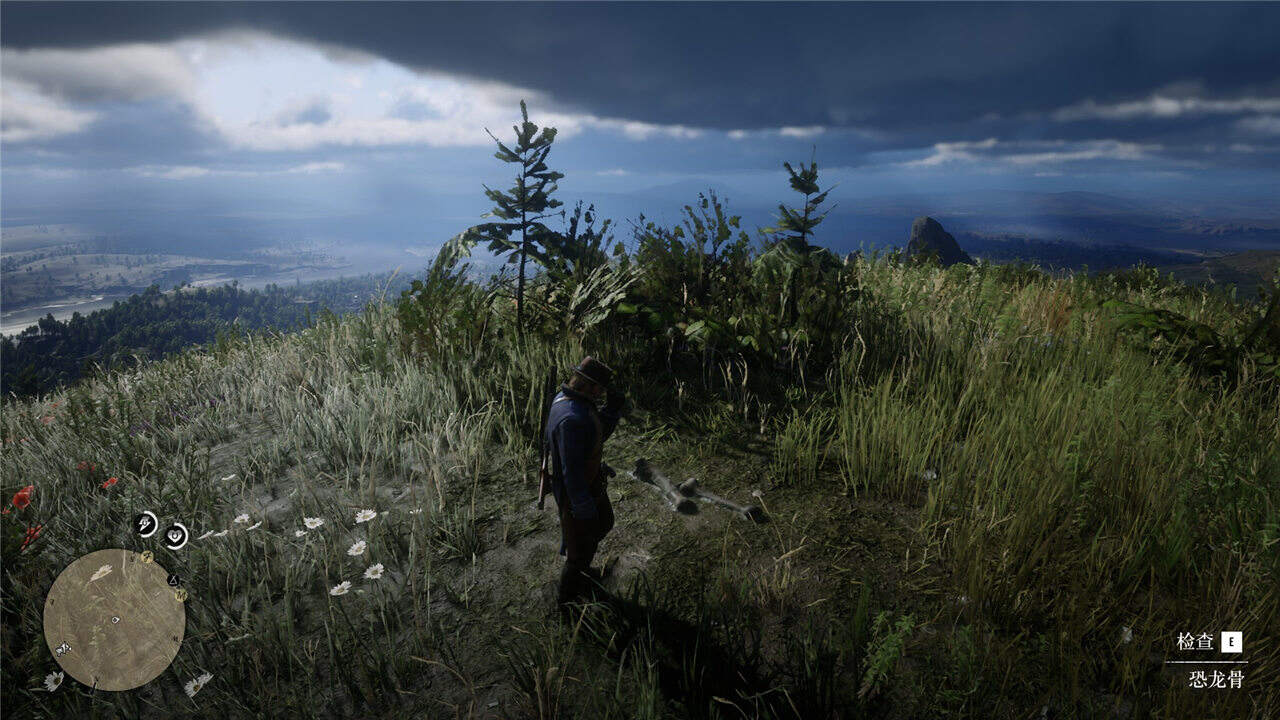Select the white horse marker on the minimap

(62, 649)
